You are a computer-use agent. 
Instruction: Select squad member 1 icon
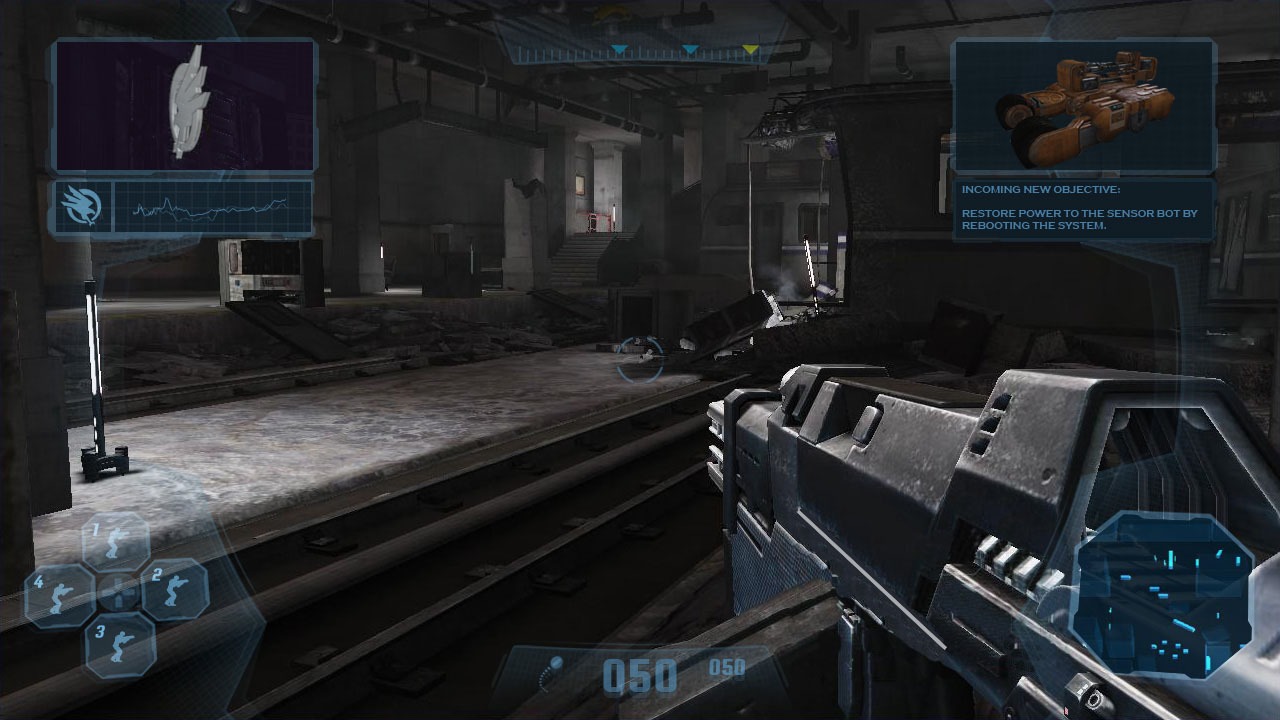click(116, 541)
